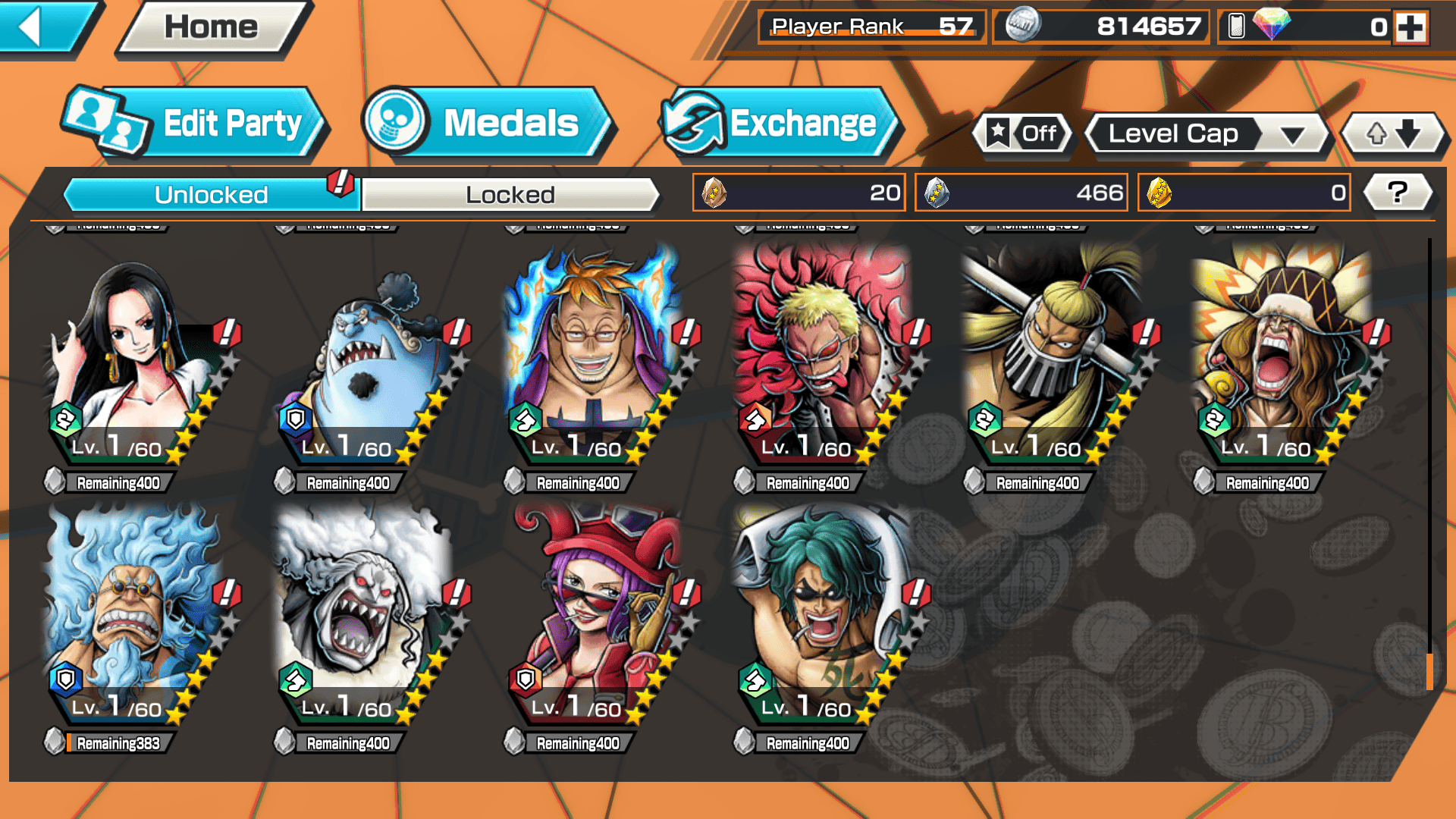Add rainbow diamonds with plus button
Image resolution: width=1456 pixels, height=819 pixels.
[1410, 28]
